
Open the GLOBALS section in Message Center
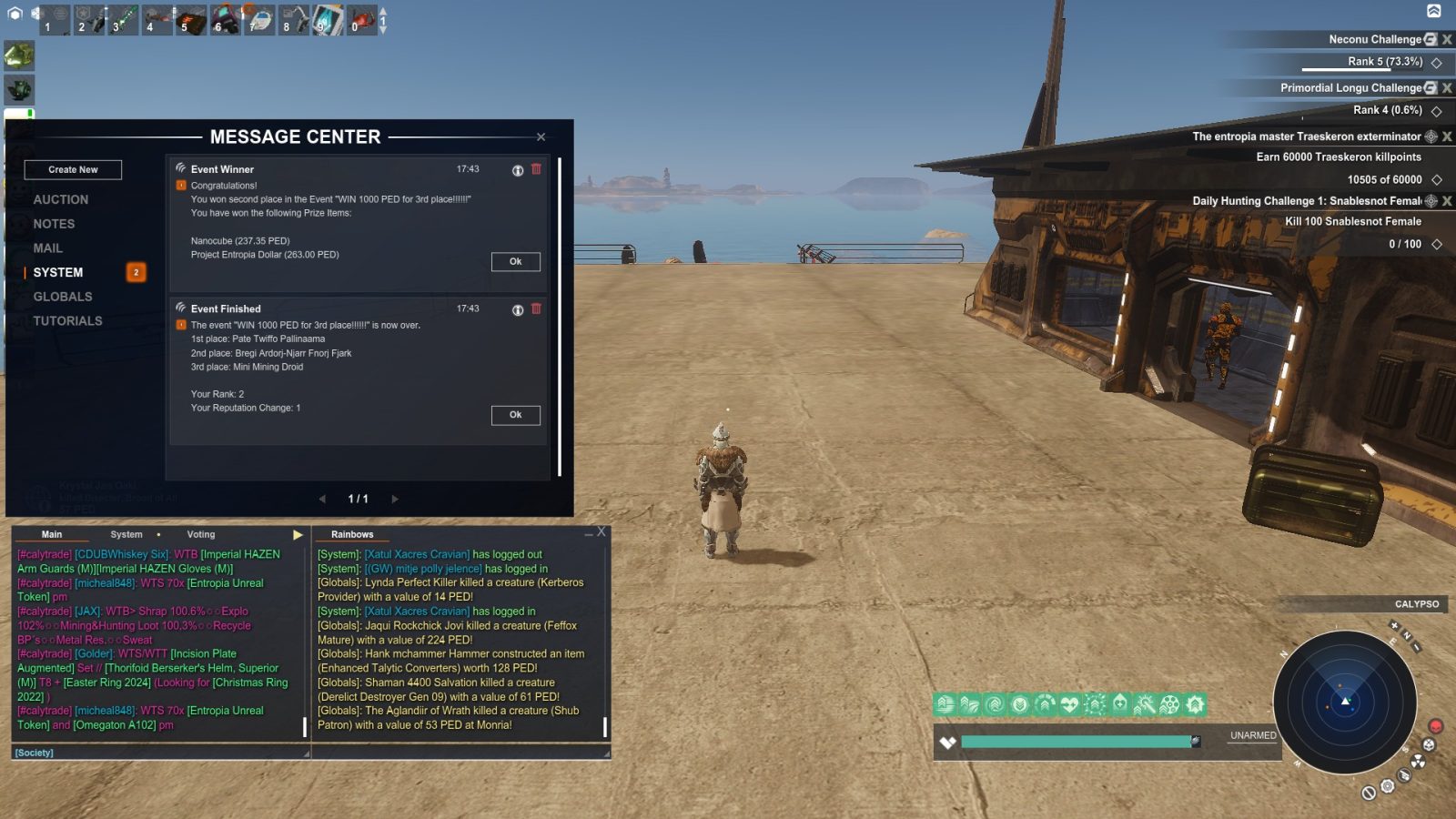pos(62,296)
